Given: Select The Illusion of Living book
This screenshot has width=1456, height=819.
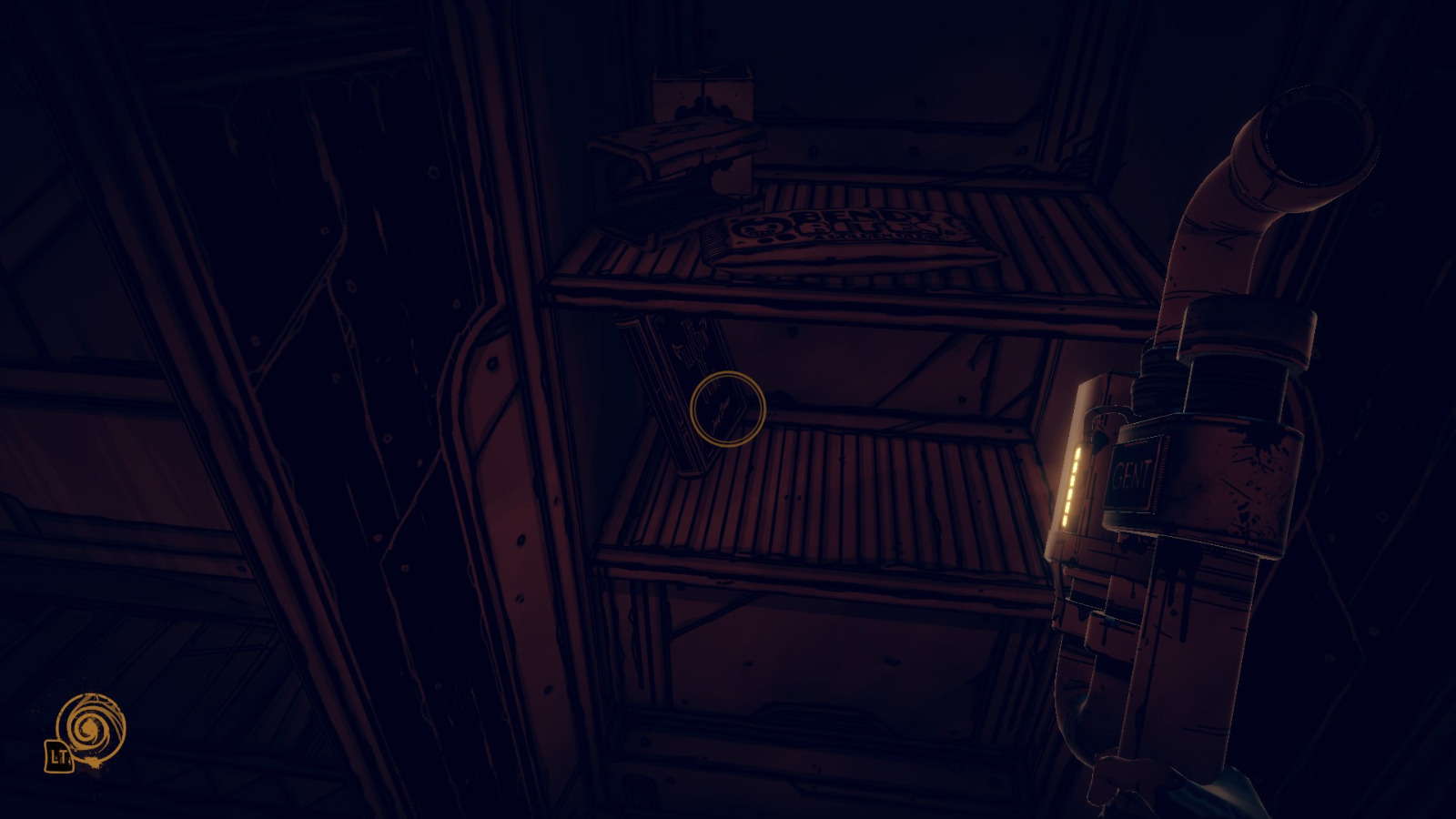Looking at the screenshot, I should (x=682, y=391).
